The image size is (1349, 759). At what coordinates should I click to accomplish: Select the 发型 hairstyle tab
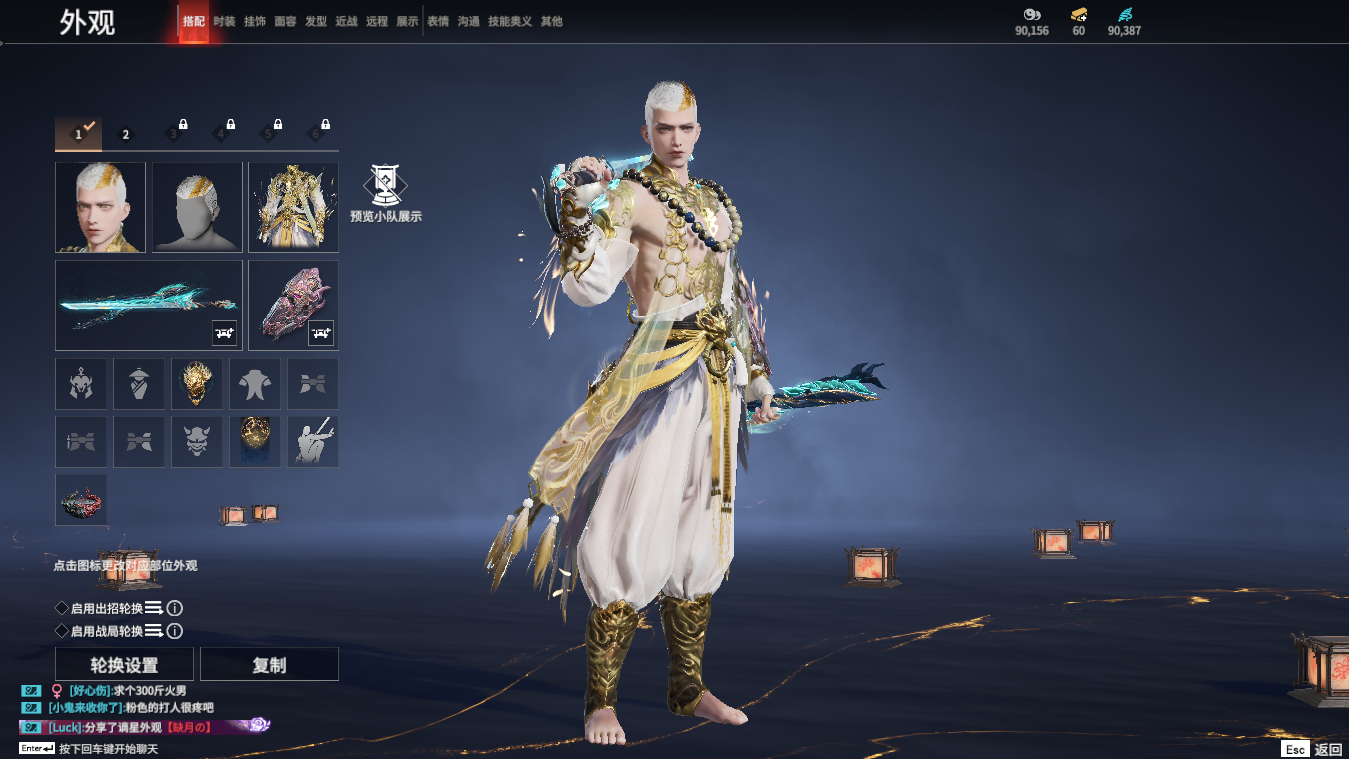coord(316,21)
